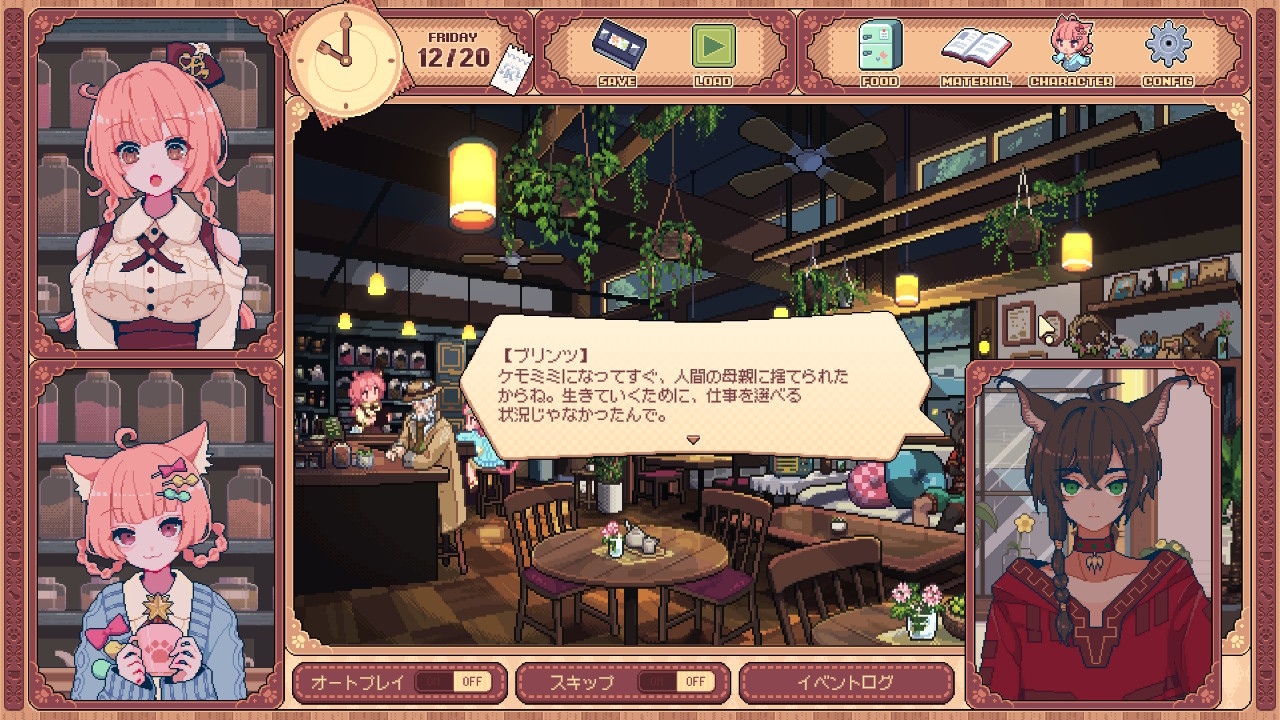The width and height of the screenshot is (1280, 720).
Task: Advance the dialogue with the down arrow
Action: [x=692, y=439]
